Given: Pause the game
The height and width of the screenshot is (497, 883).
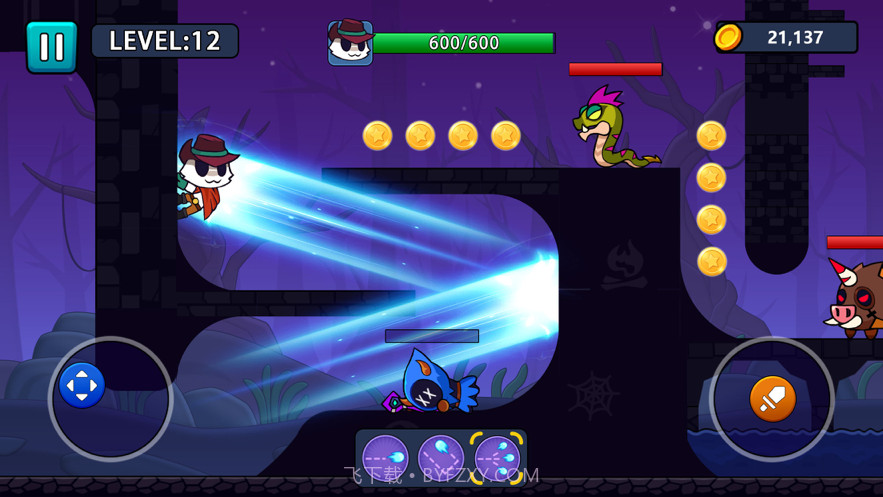Looking at the screenshot, I should click(51, 47).
